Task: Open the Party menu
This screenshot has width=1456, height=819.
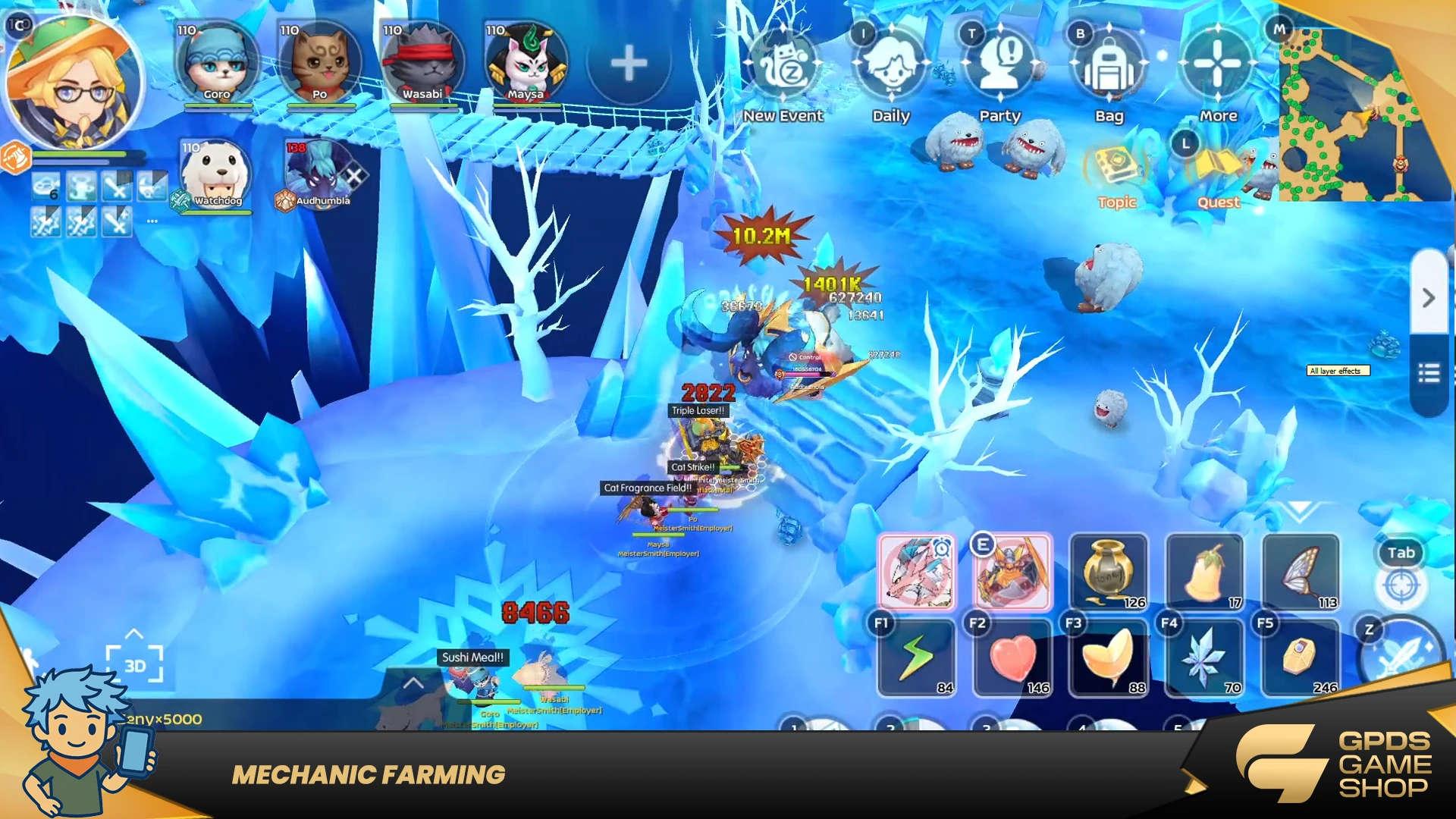Action: [x=999, y=67]
